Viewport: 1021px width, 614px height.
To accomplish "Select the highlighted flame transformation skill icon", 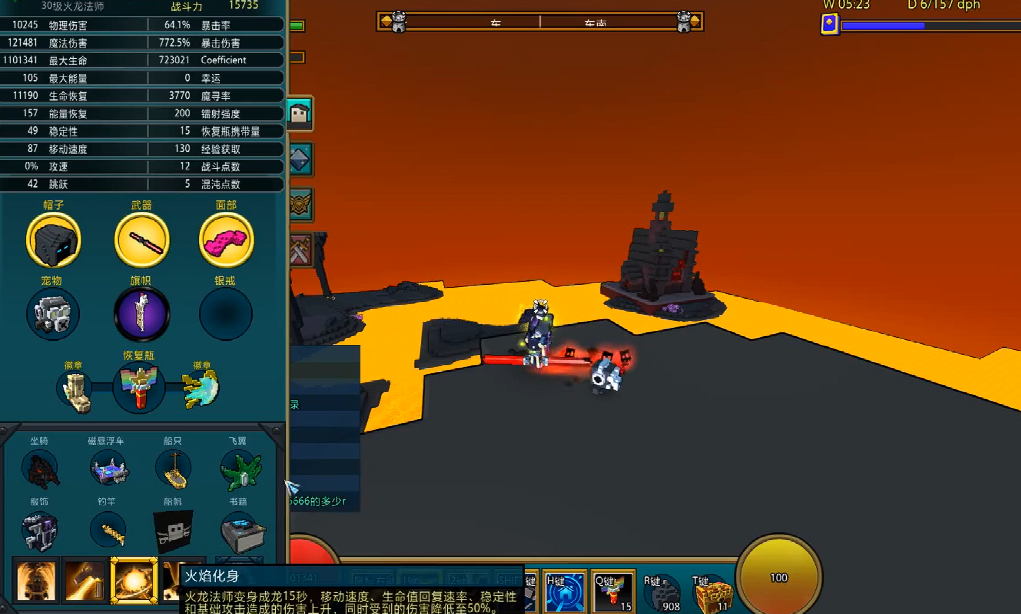I will click(x=133, y=582).
